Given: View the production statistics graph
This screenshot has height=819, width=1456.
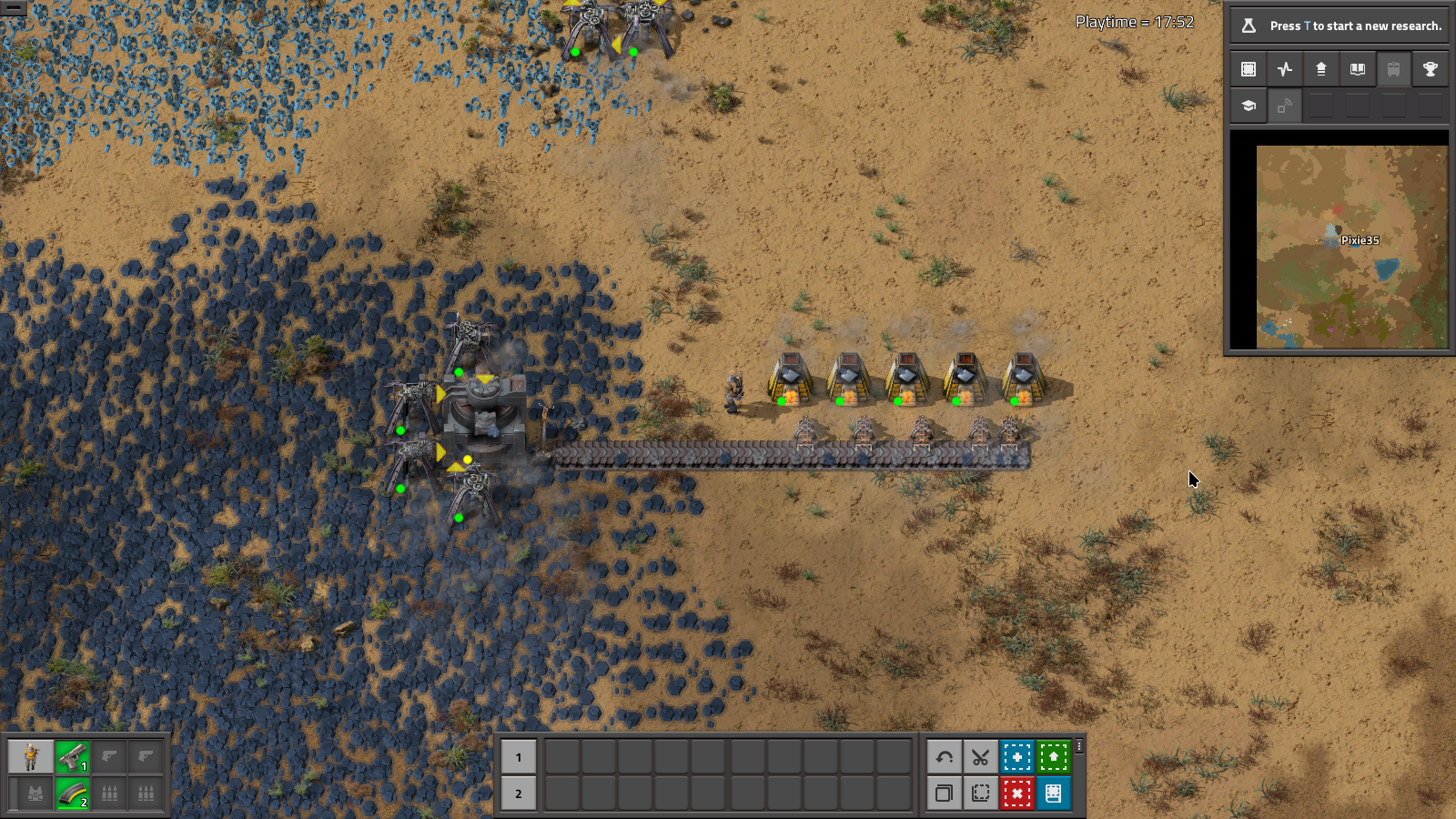Looking at the screenshot, I should click(x=1284, y=68).
